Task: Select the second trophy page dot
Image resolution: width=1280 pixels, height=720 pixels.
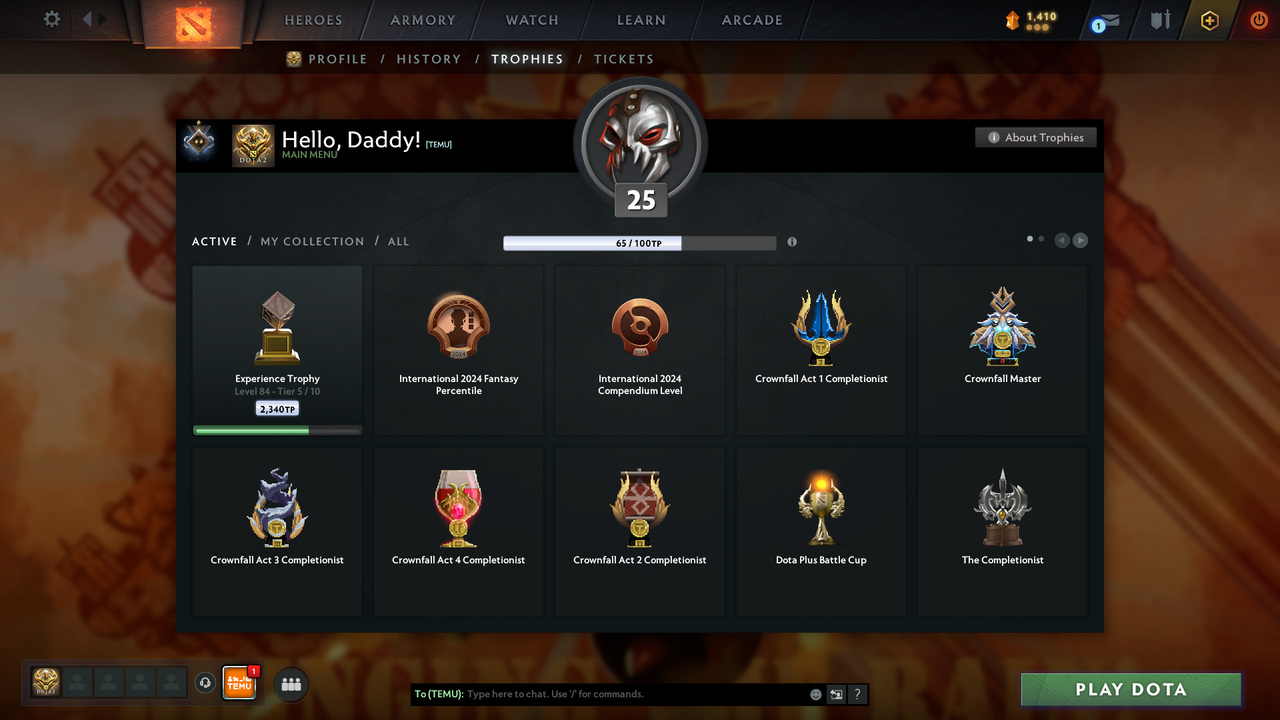Action: tap(1040, 239)
